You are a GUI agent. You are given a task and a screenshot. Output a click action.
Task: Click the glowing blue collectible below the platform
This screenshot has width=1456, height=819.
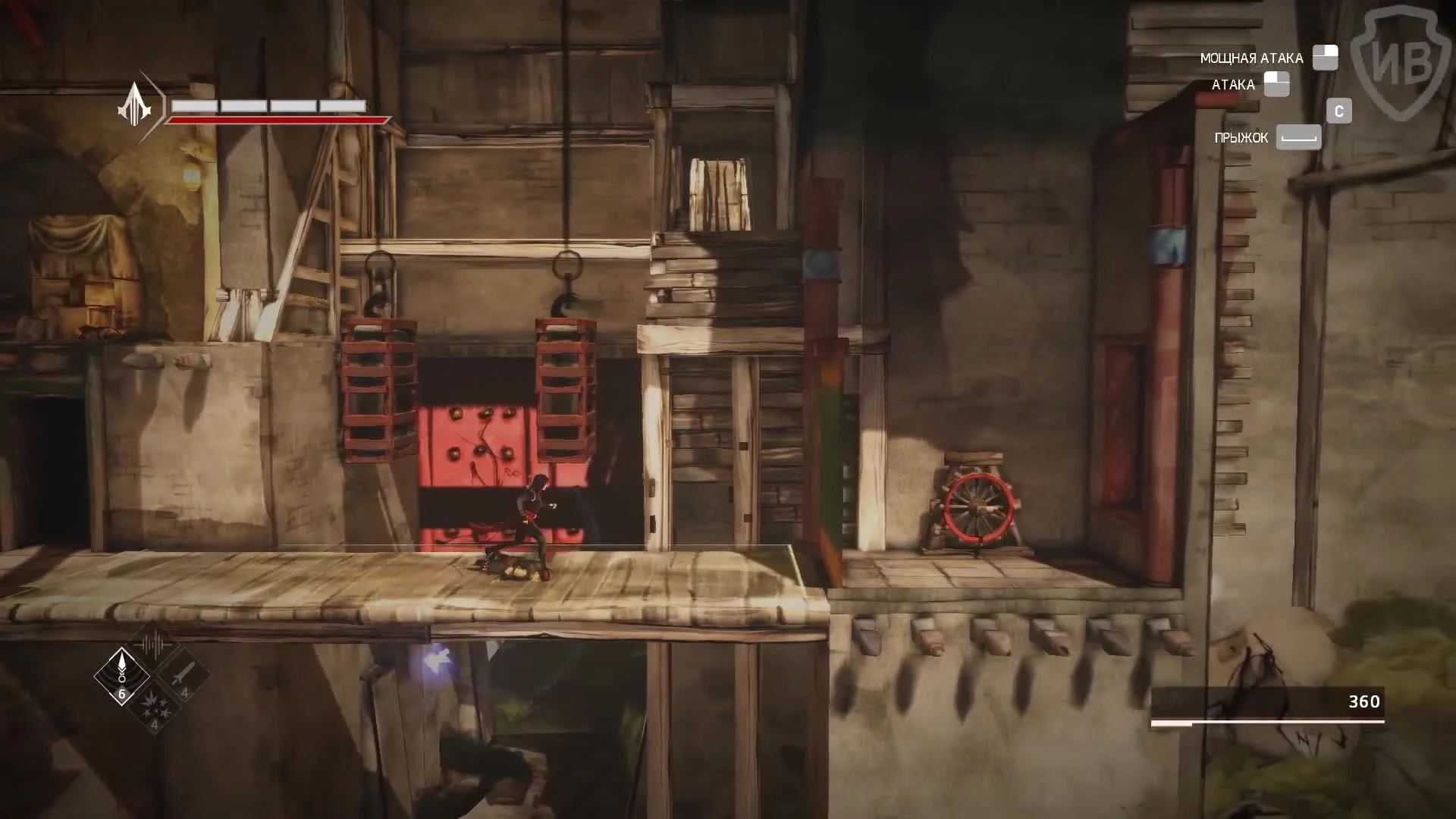click(x=438, y=659)
